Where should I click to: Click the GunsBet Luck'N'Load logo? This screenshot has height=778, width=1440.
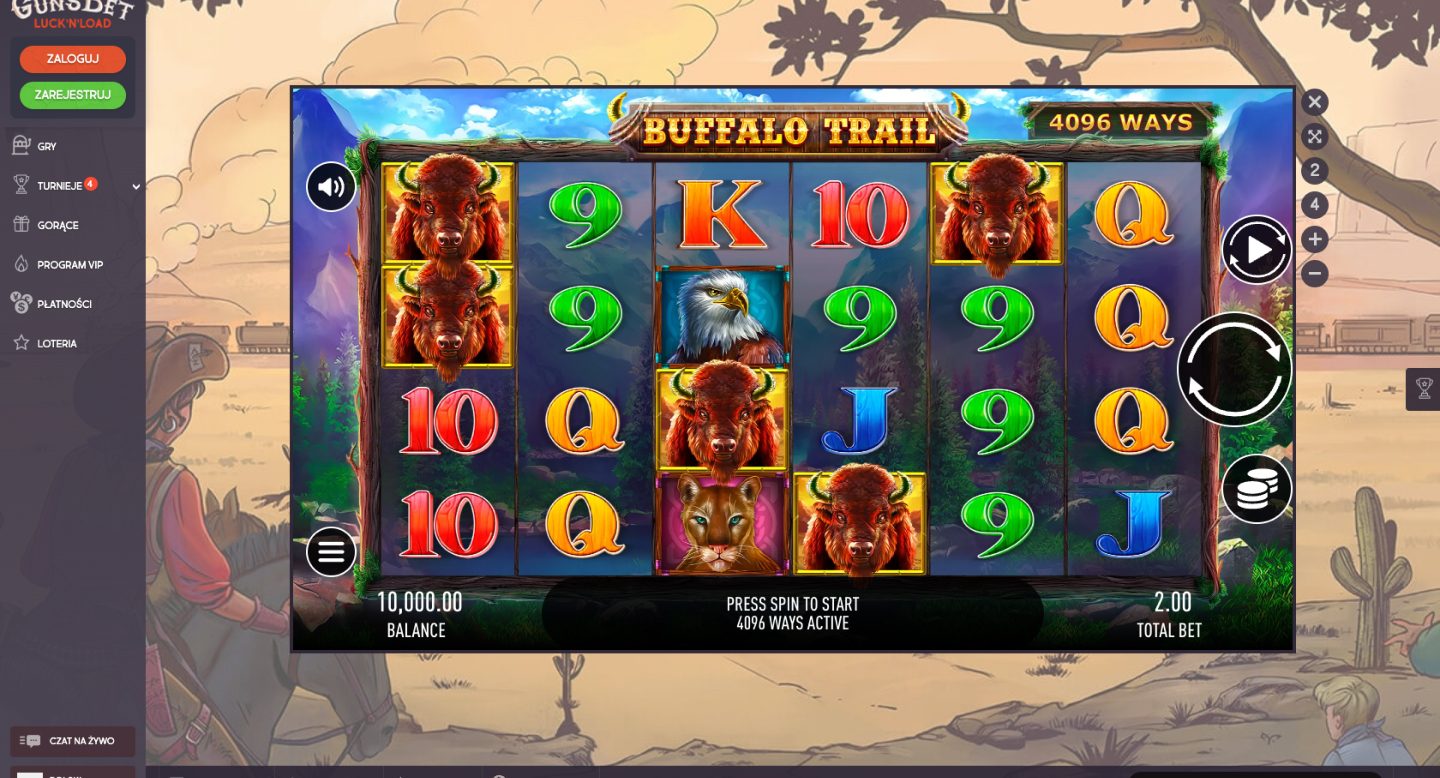72,14
